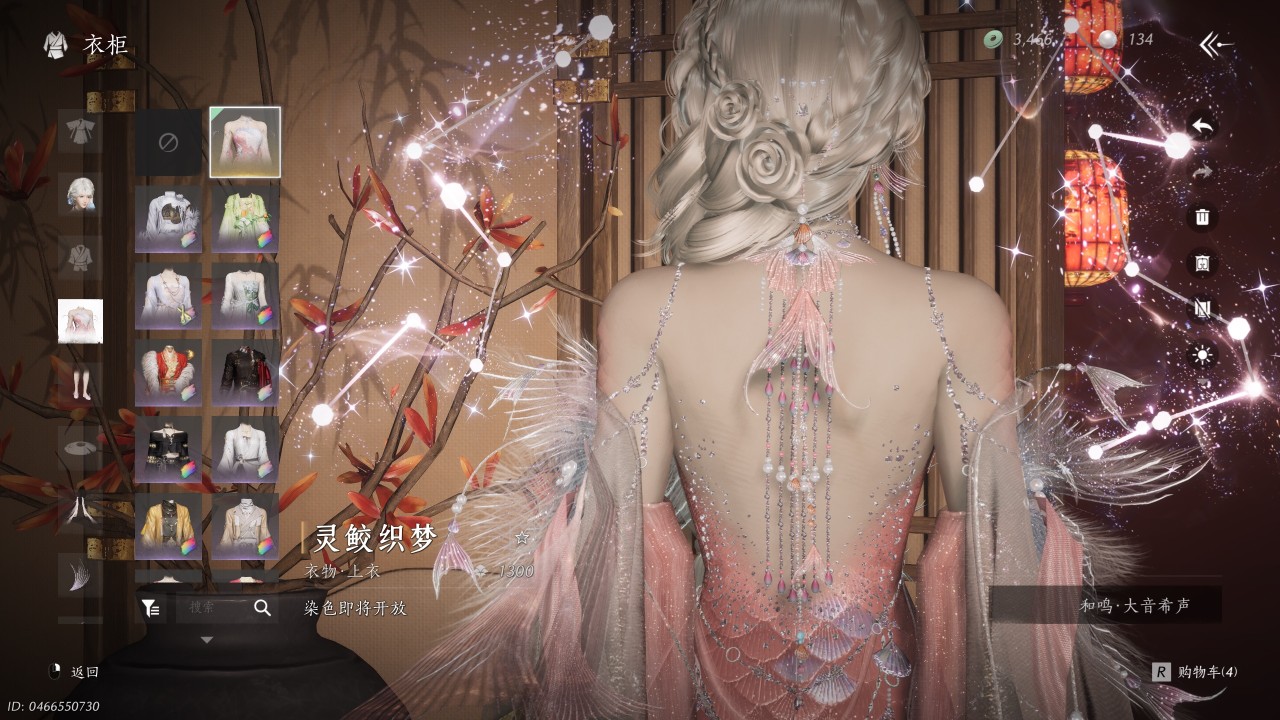
Task: Select the shoes category icon
Action: (80, 450)
